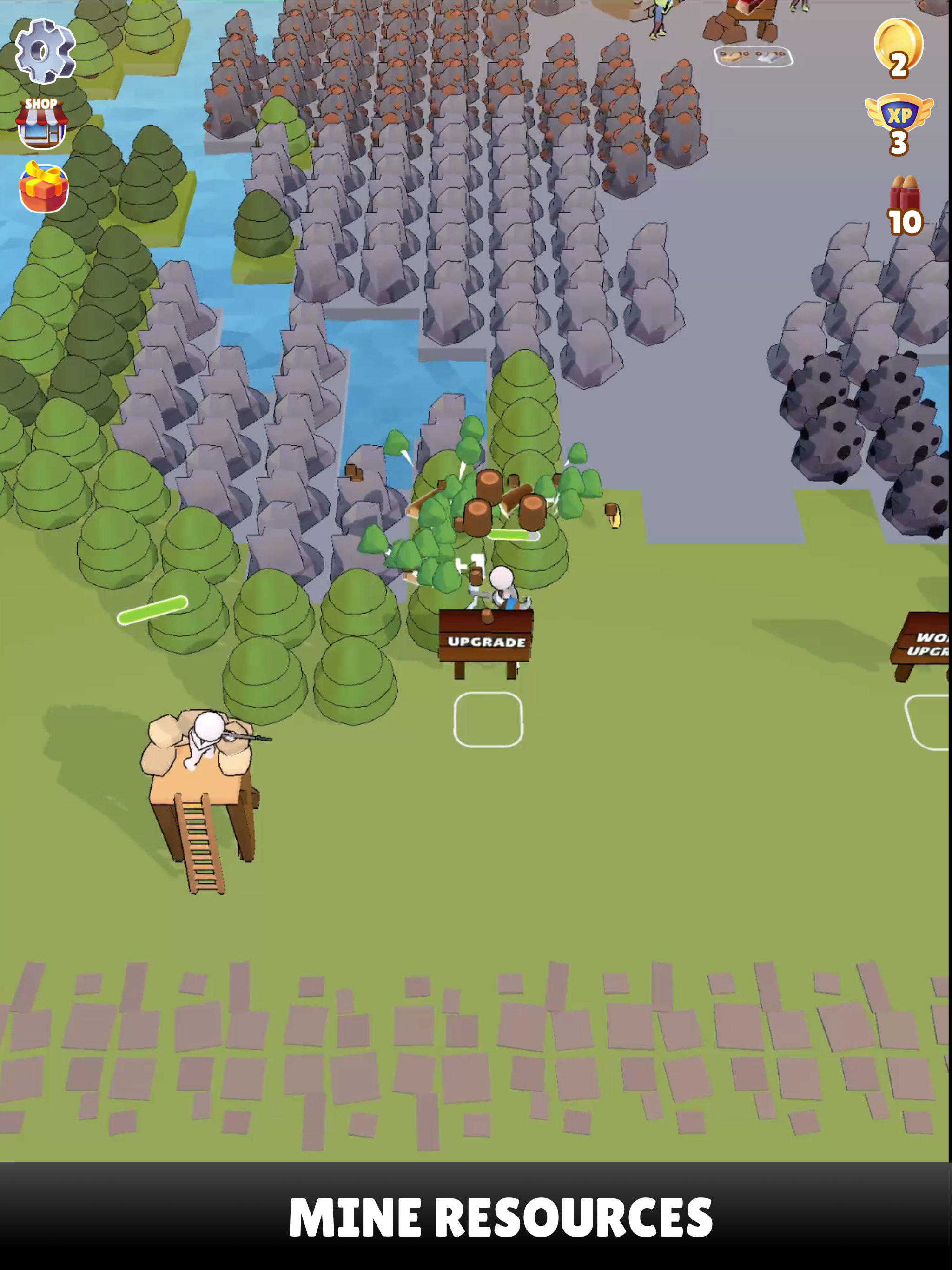Viewport: 952px width, 1270px height.
Task: Tap the XP badge showing level 3
Action: pyautogui.click(x=899, y=124)
